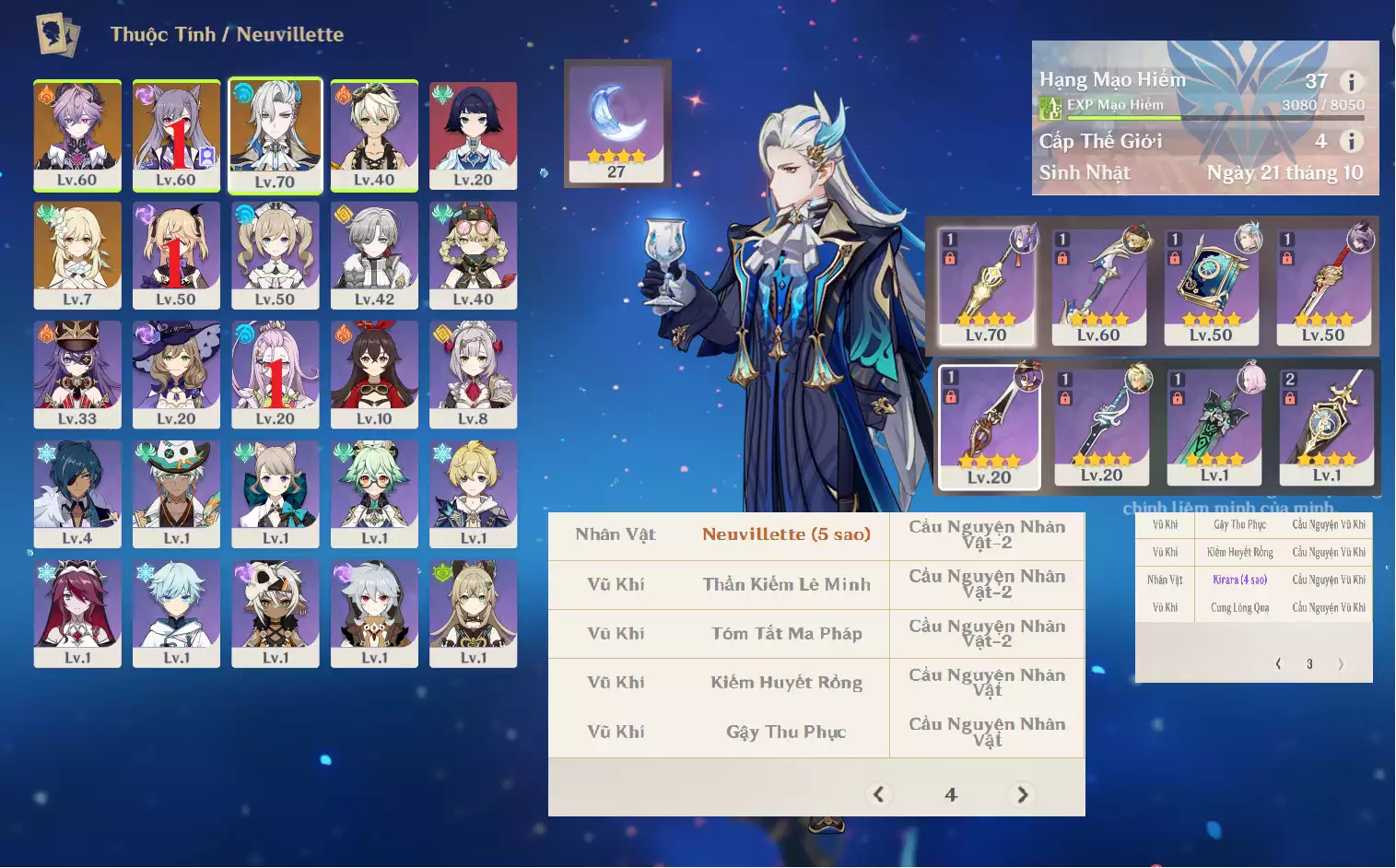Viewport: 1396px width, 868px height.
Task: Select Noelle's Lv.8 character portrait
Action: (473, 373)
